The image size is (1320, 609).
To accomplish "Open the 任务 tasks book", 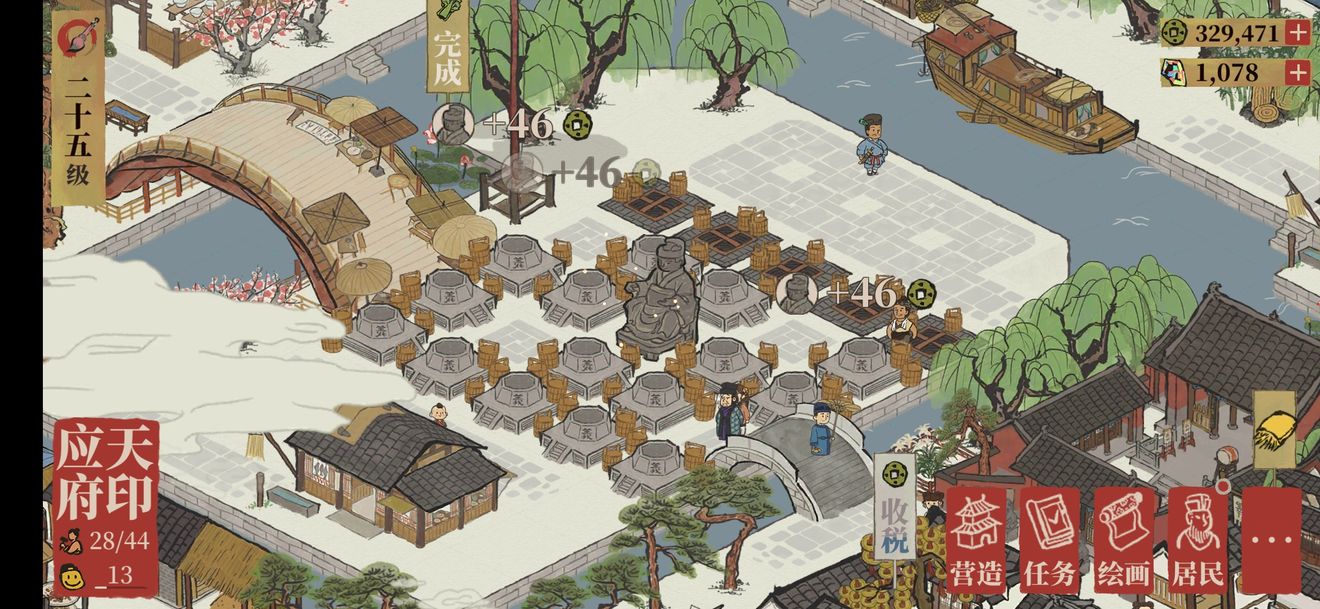I will [1049, 540].
